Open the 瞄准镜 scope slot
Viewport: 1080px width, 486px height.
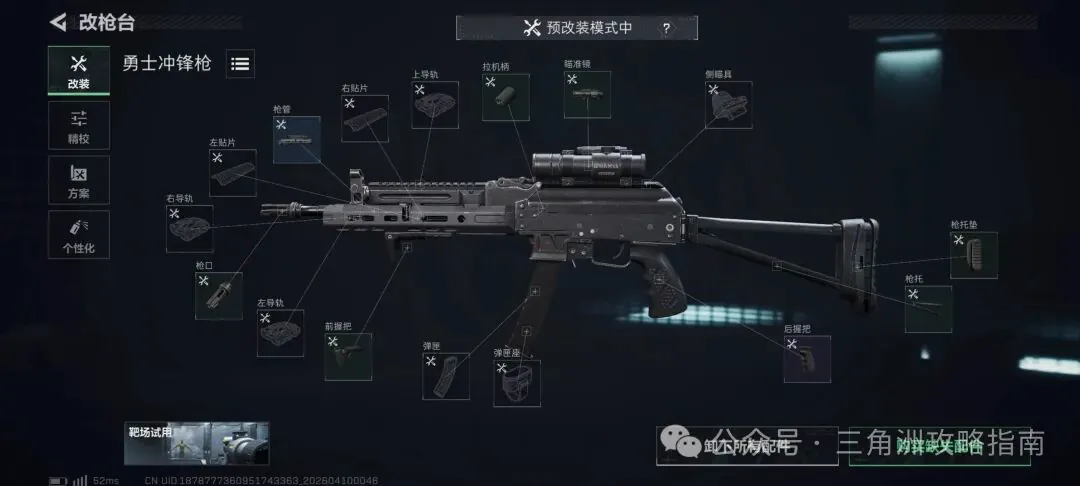coord(586,95)
